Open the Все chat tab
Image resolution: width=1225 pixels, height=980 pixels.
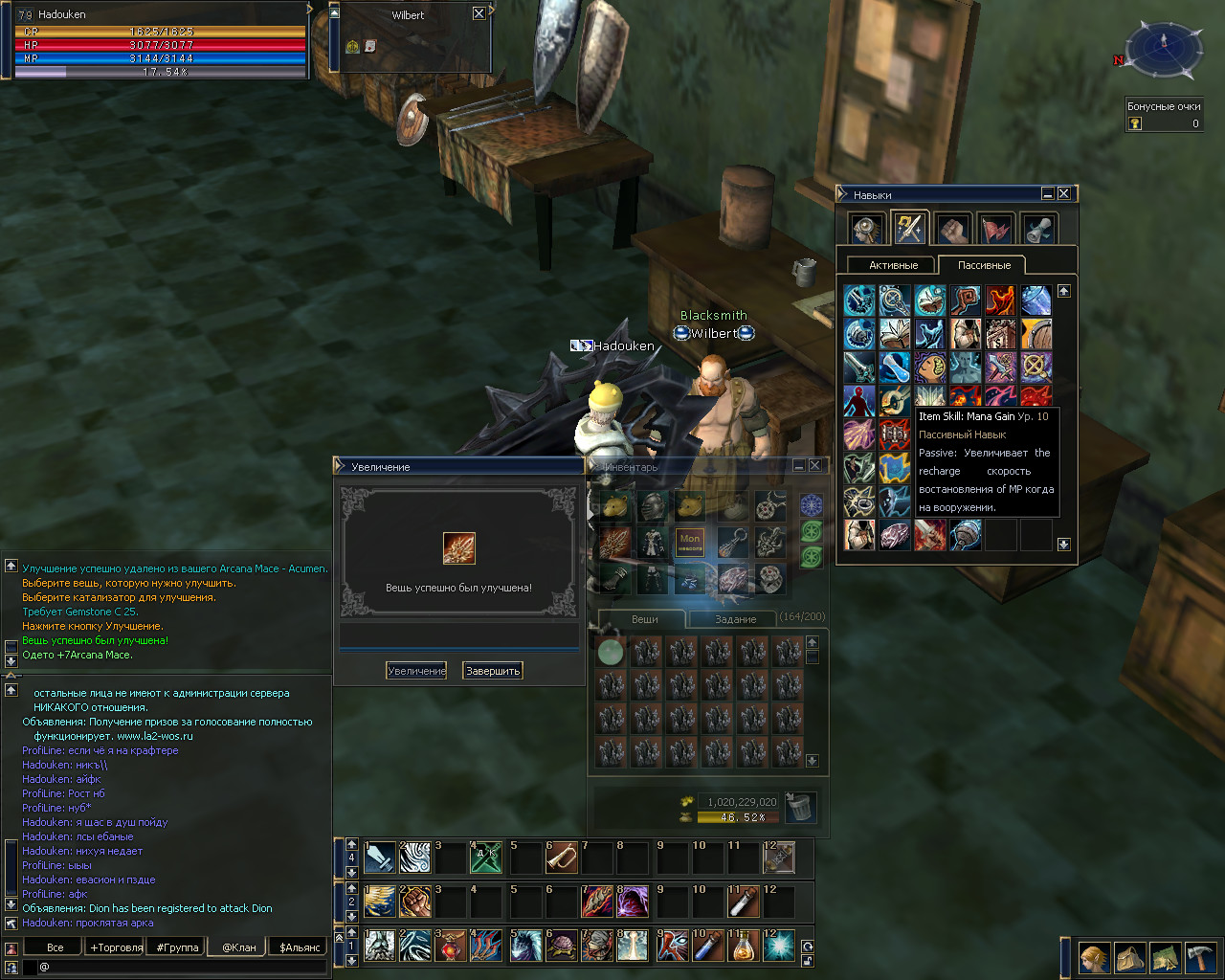point(56,947)
